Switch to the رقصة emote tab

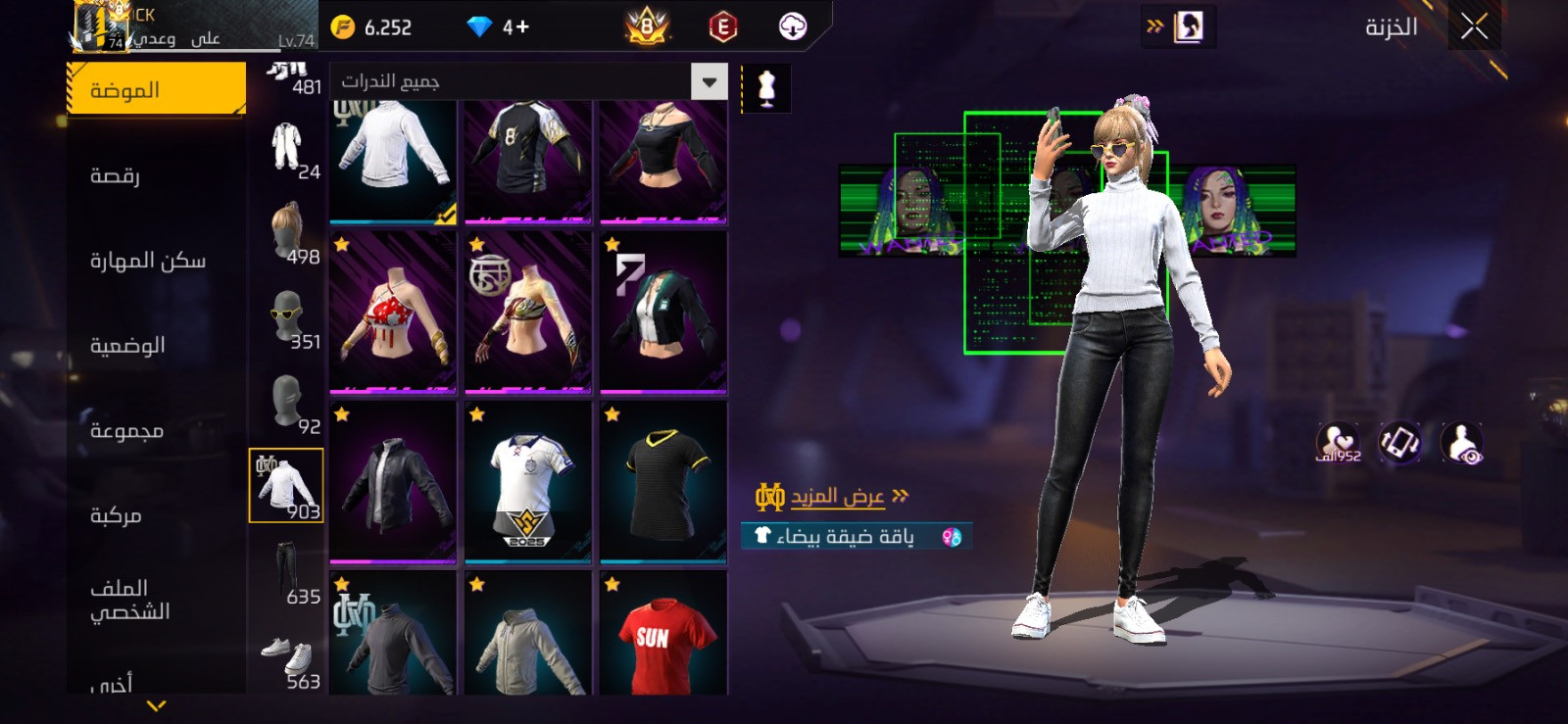click(116, 175)
